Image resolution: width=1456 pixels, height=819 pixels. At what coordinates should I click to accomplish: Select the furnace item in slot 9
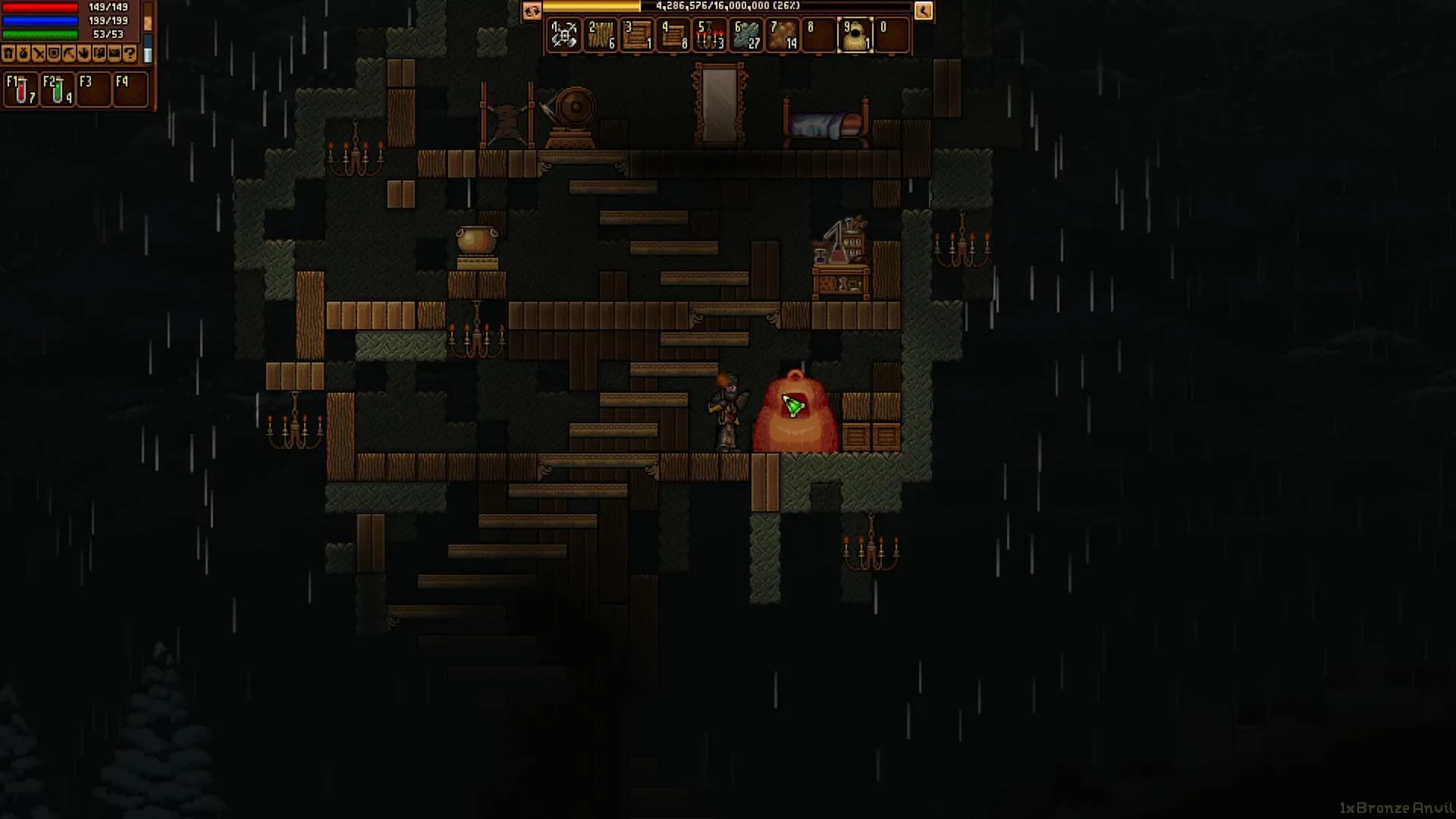[855, 36]
